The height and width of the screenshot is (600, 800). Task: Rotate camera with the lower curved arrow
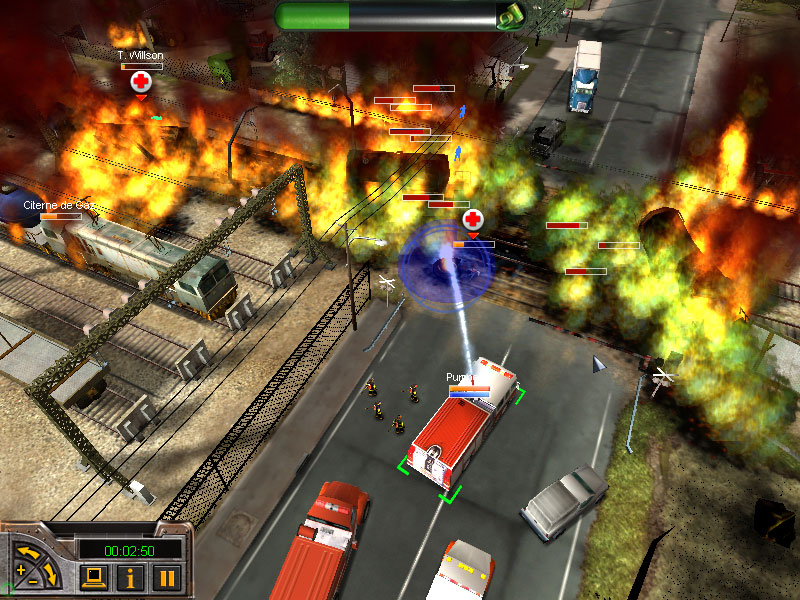[51, 575]
